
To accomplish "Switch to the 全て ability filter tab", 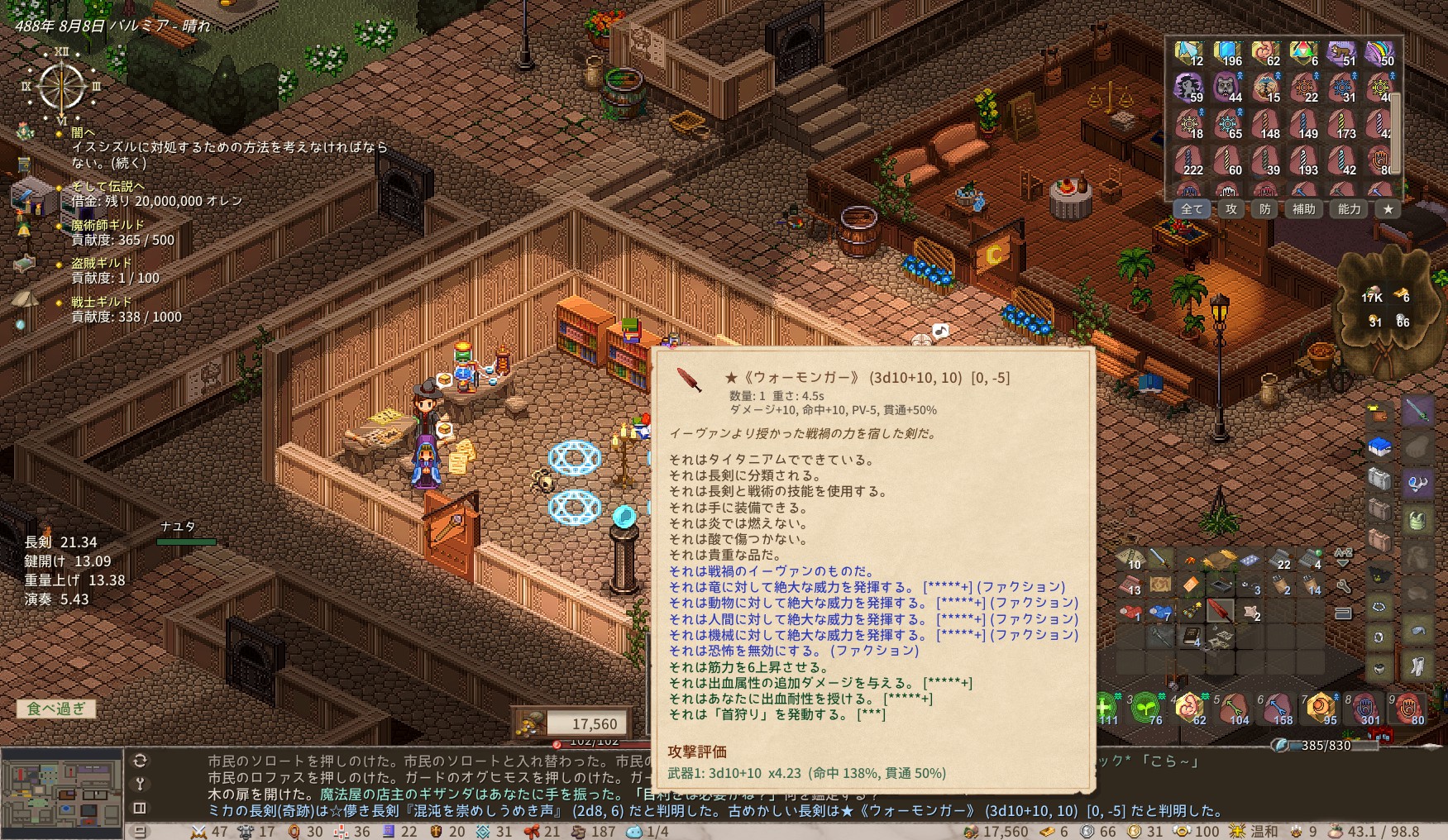I will pos(1191,209).
